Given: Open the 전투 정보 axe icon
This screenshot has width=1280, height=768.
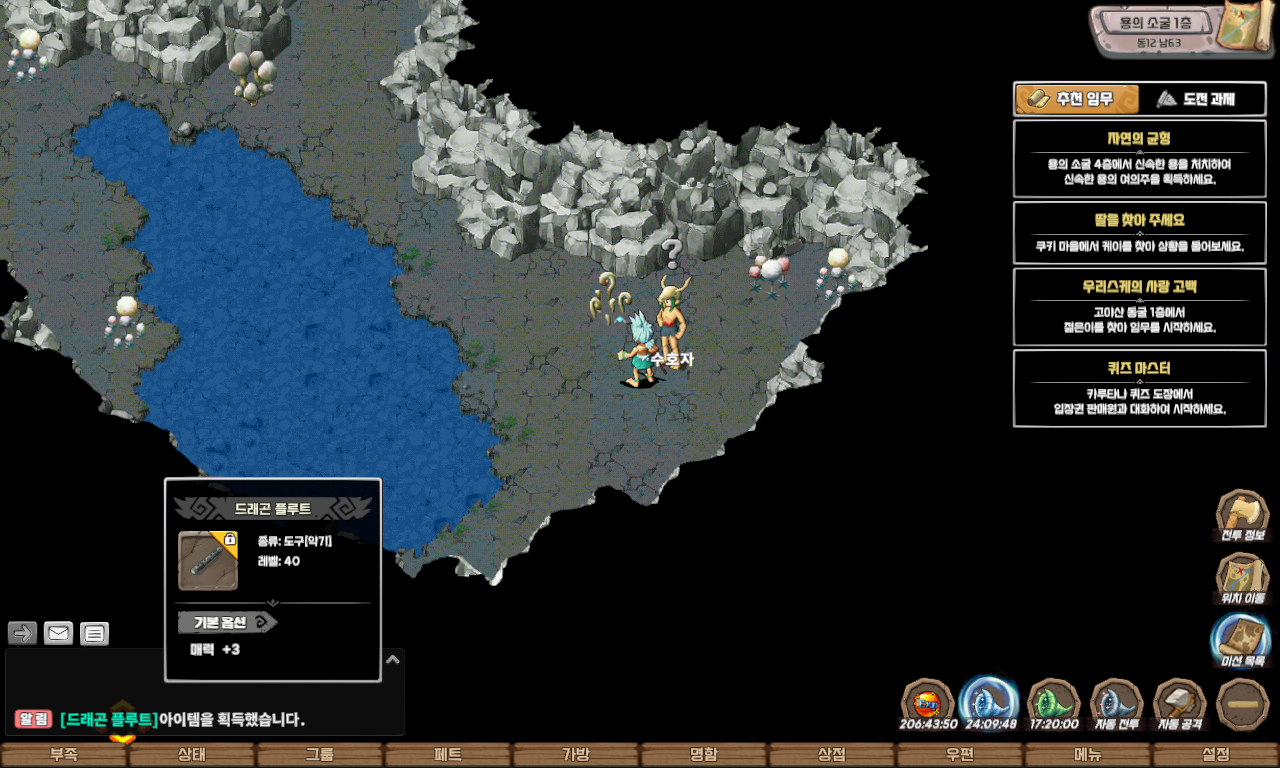Looking at the screenshot, I should point(1241,515).
